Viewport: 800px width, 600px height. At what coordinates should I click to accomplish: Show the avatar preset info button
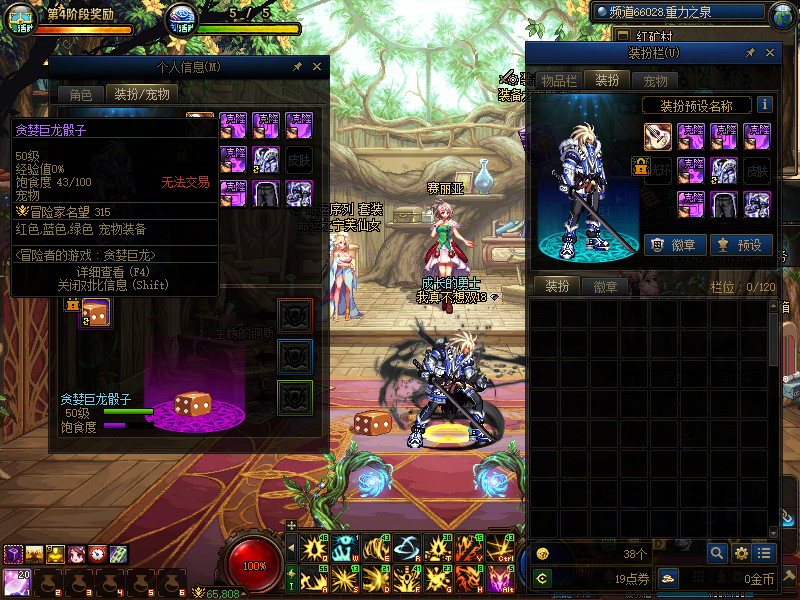coord(764,105)
